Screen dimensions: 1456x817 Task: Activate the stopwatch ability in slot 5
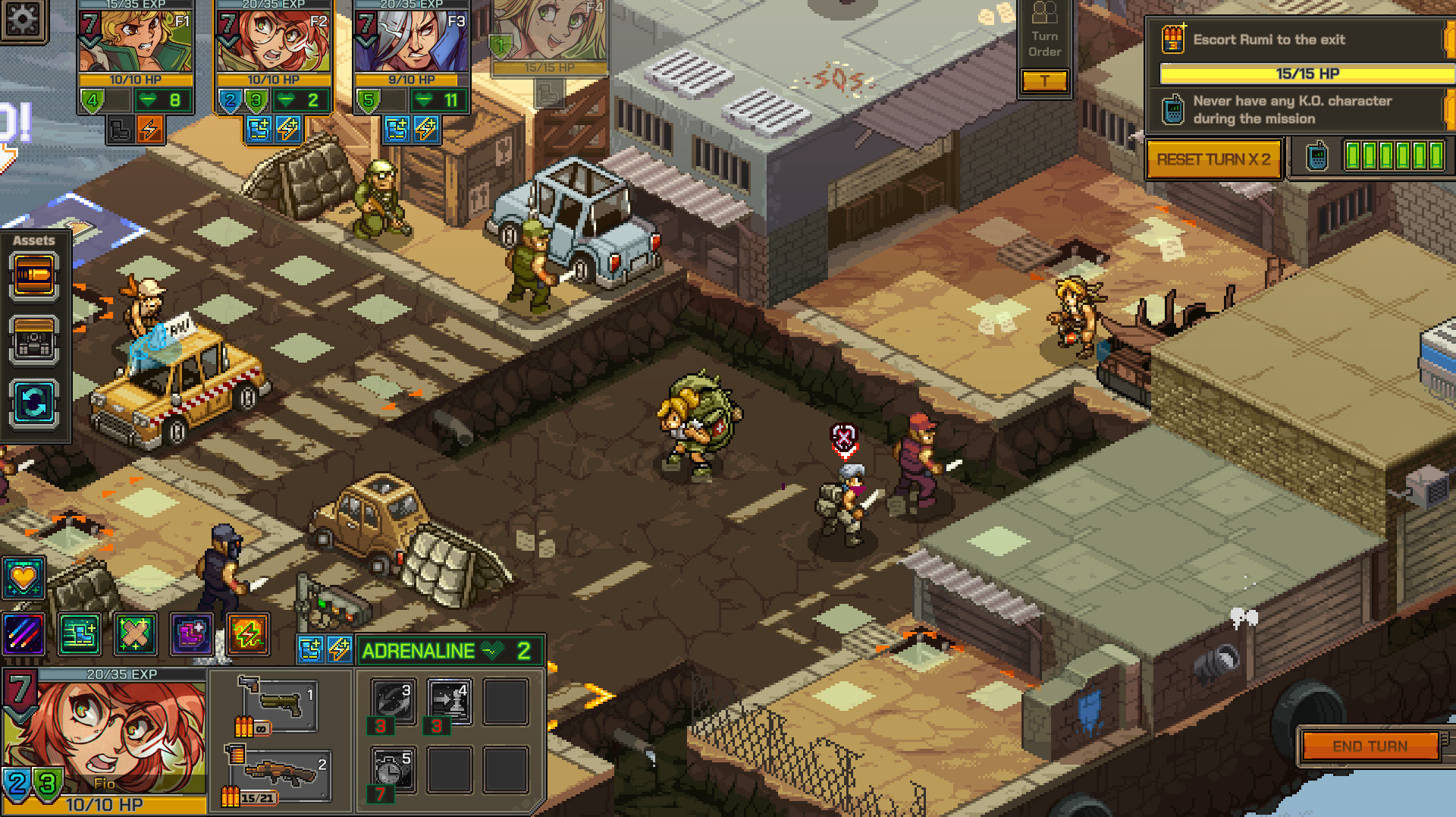click(393, 769)
